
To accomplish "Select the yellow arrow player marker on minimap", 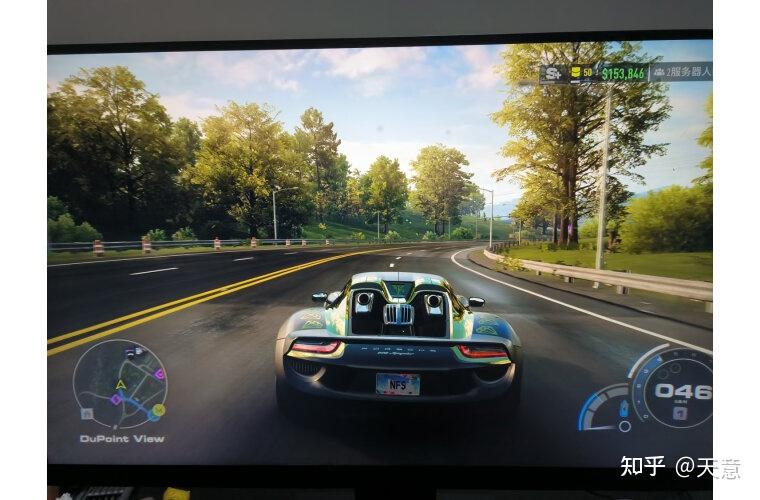I will [x=121, y=383].
